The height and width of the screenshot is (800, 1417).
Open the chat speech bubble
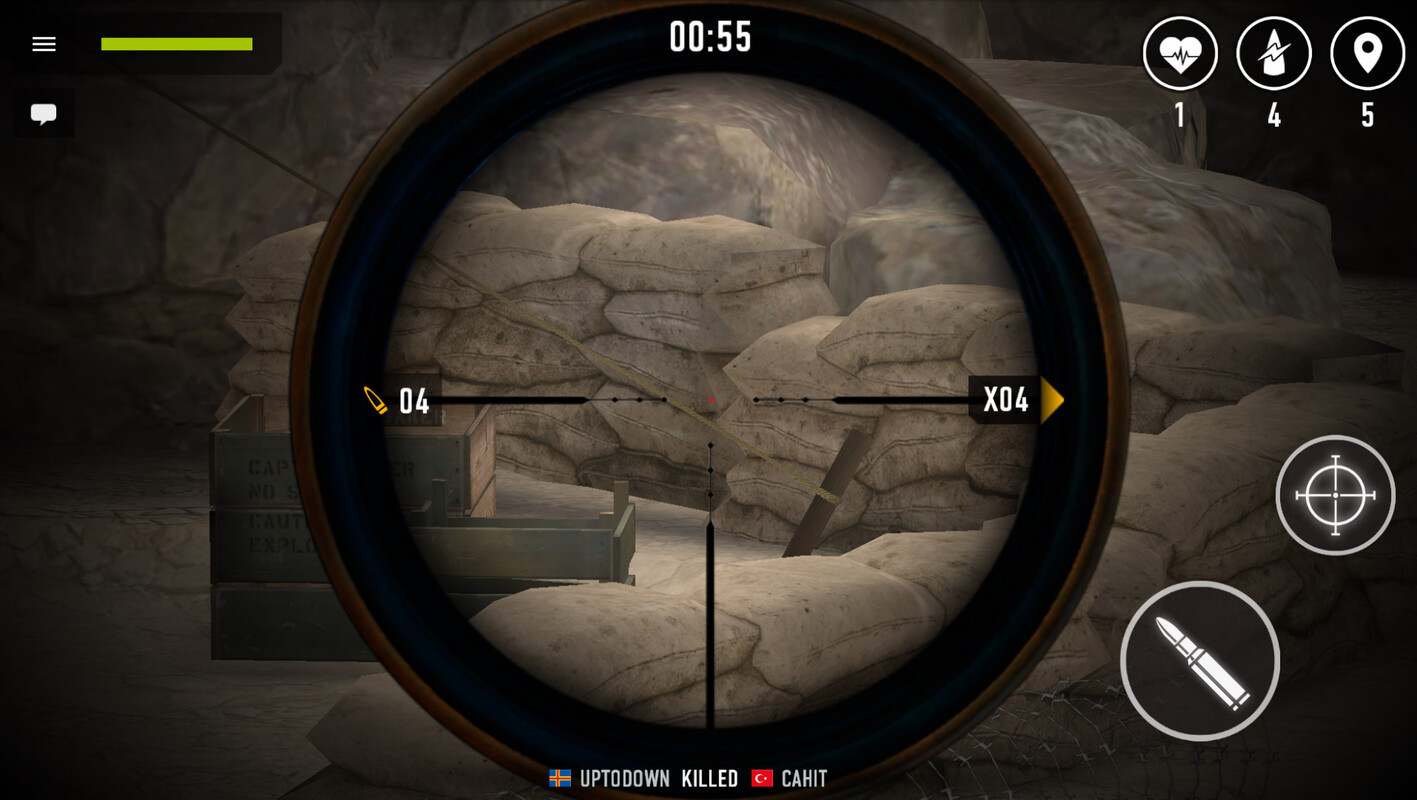pos(44,113)
